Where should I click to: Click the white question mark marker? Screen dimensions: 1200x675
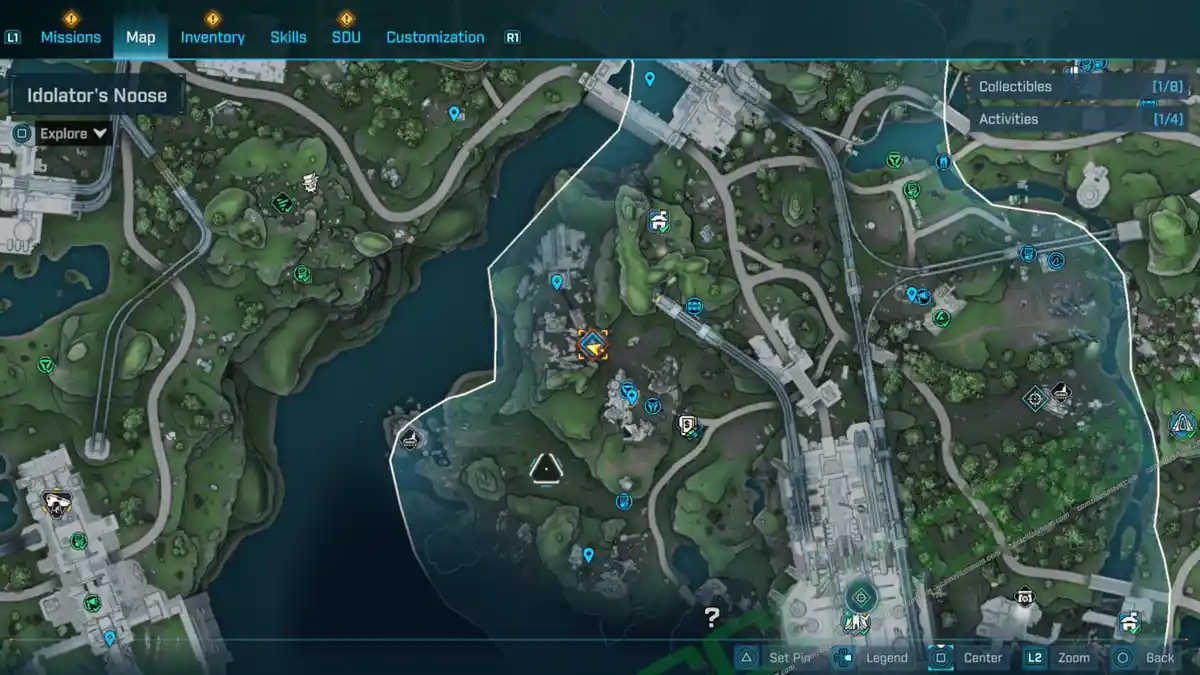(711, 617)
